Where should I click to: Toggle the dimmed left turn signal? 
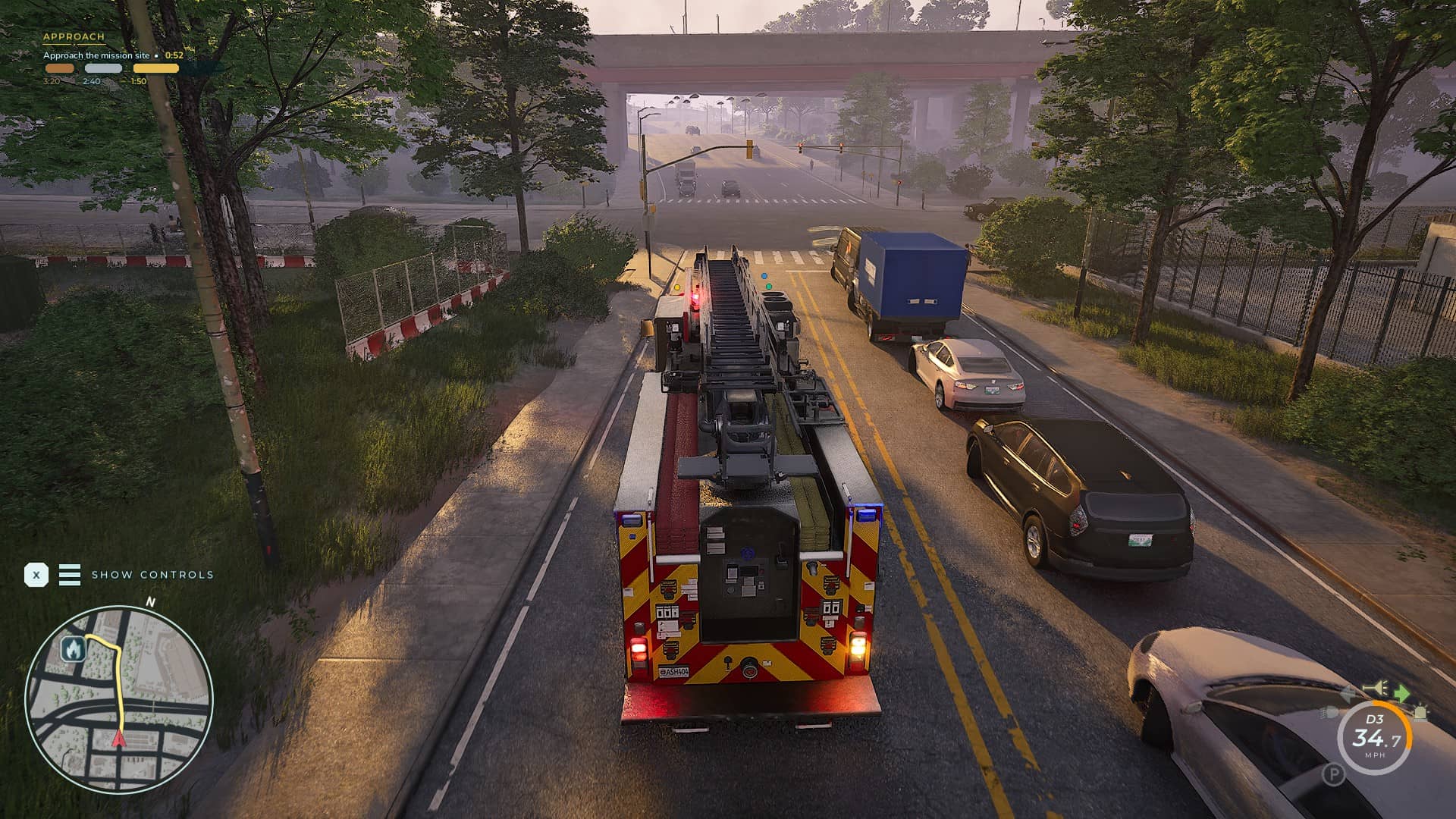1348,692
